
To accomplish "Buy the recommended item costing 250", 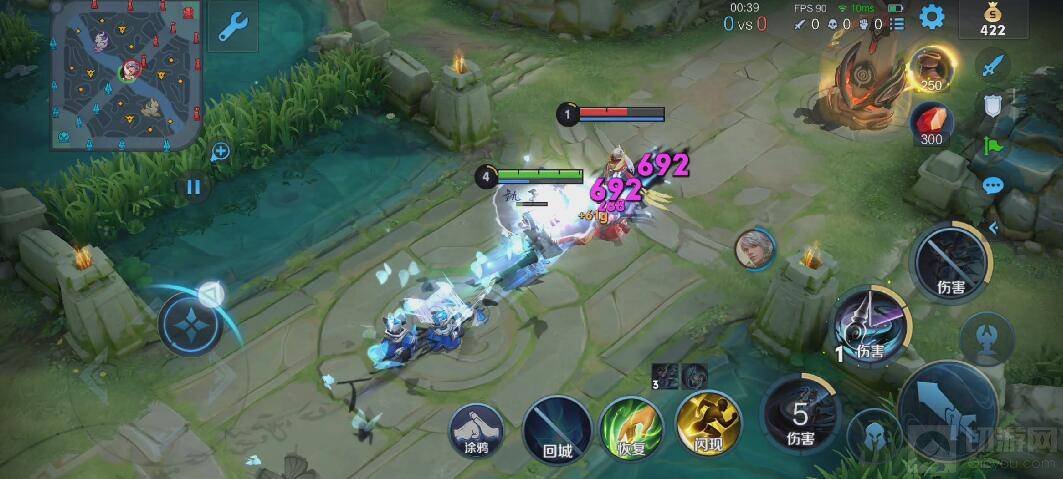I will pos(929,69).
